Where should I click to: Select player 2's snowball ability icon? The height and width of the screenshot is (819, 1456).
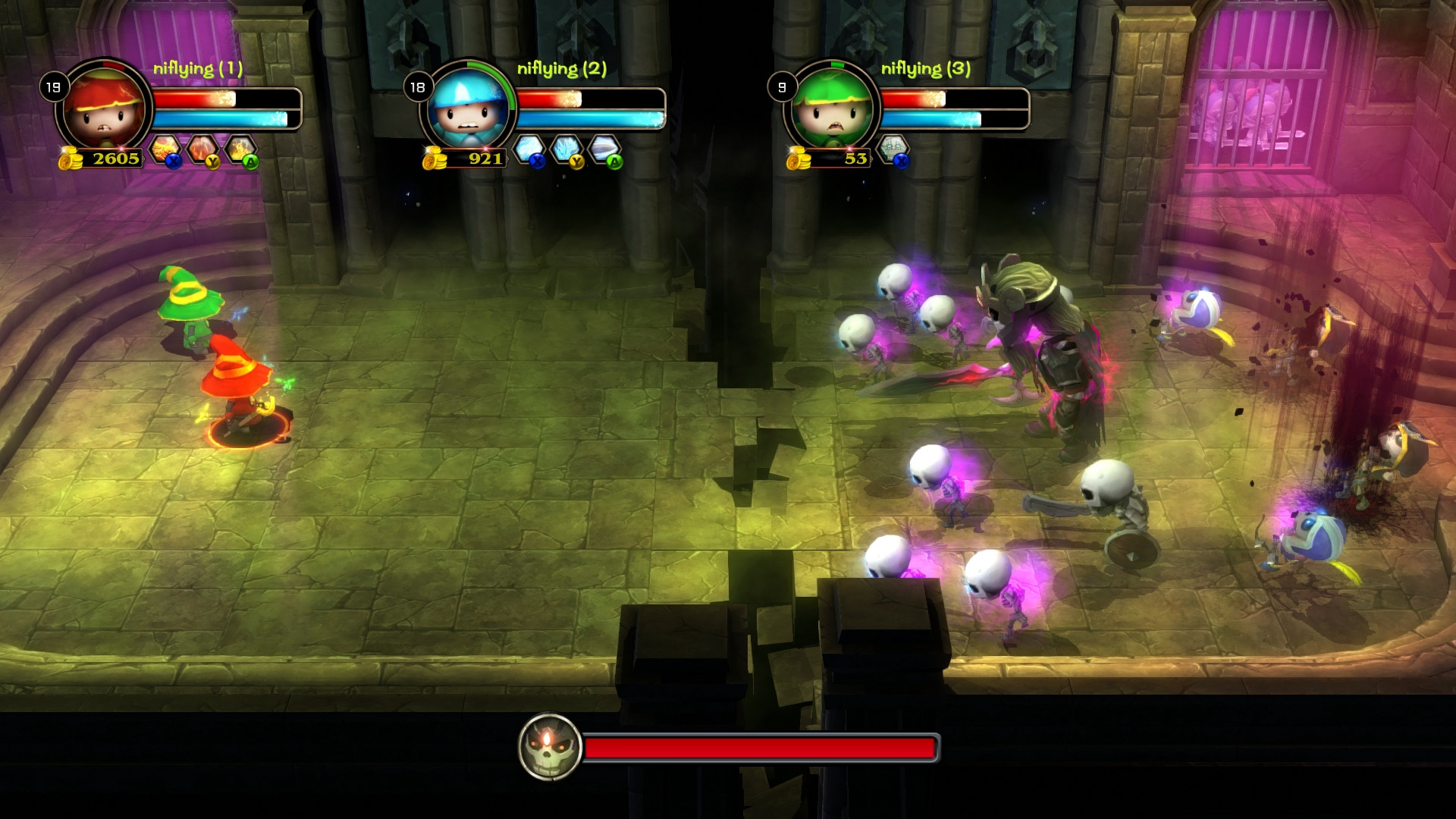point(529,146)
